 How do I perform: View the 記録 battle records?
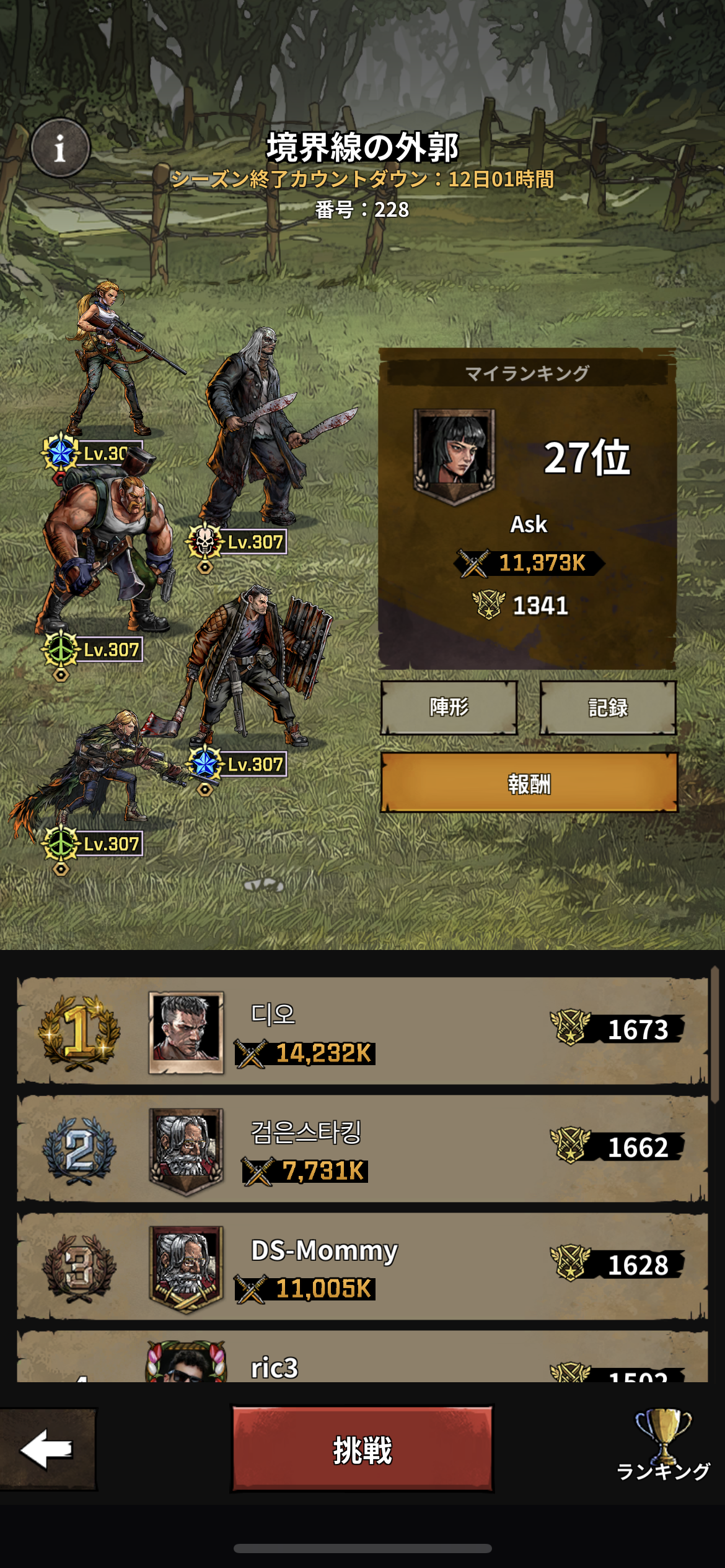tap(607, 707)
